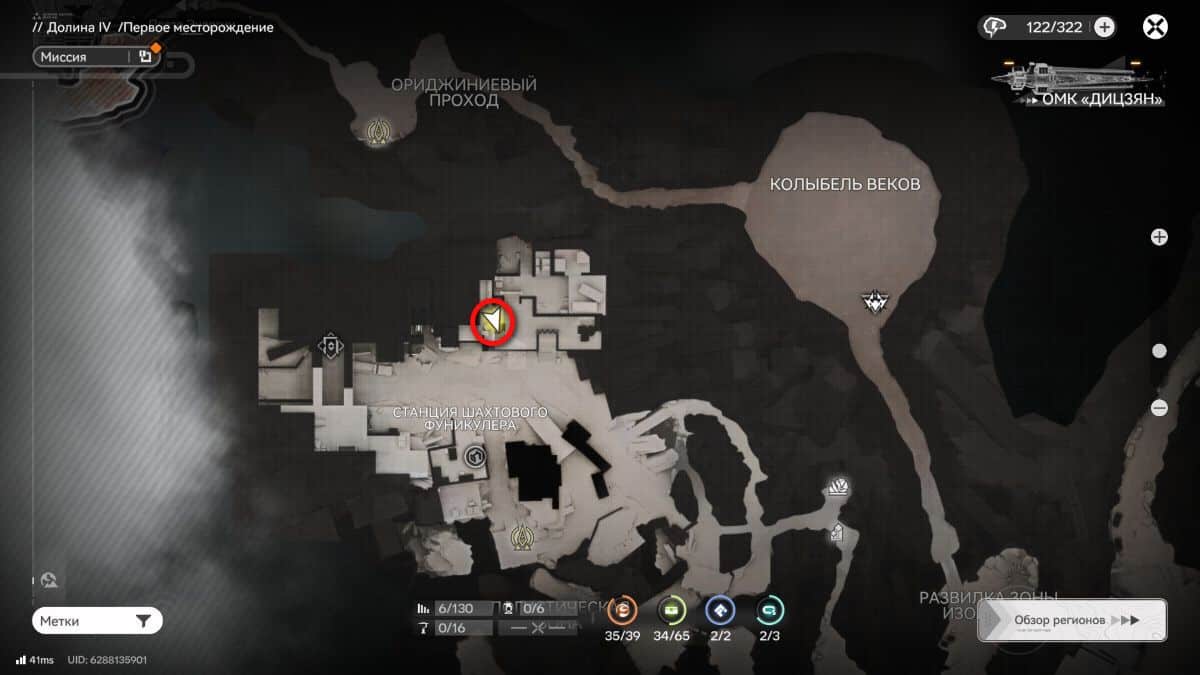Open Обзор регионов region overview

pos(1072,620)
